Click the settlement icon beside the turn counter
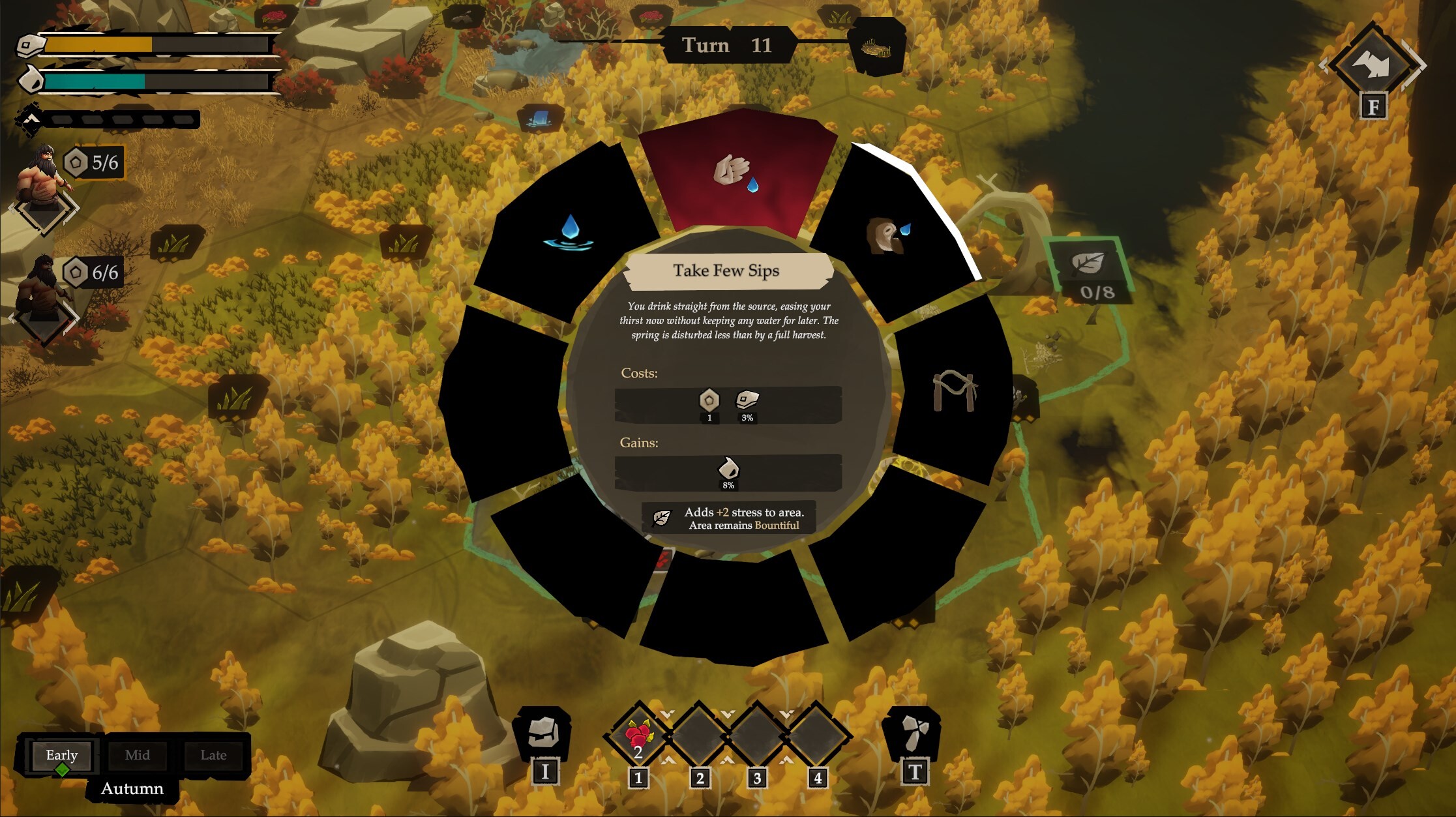Viewport: 1456px width, 817px height. pyautogui.click(x=877, y=46)
